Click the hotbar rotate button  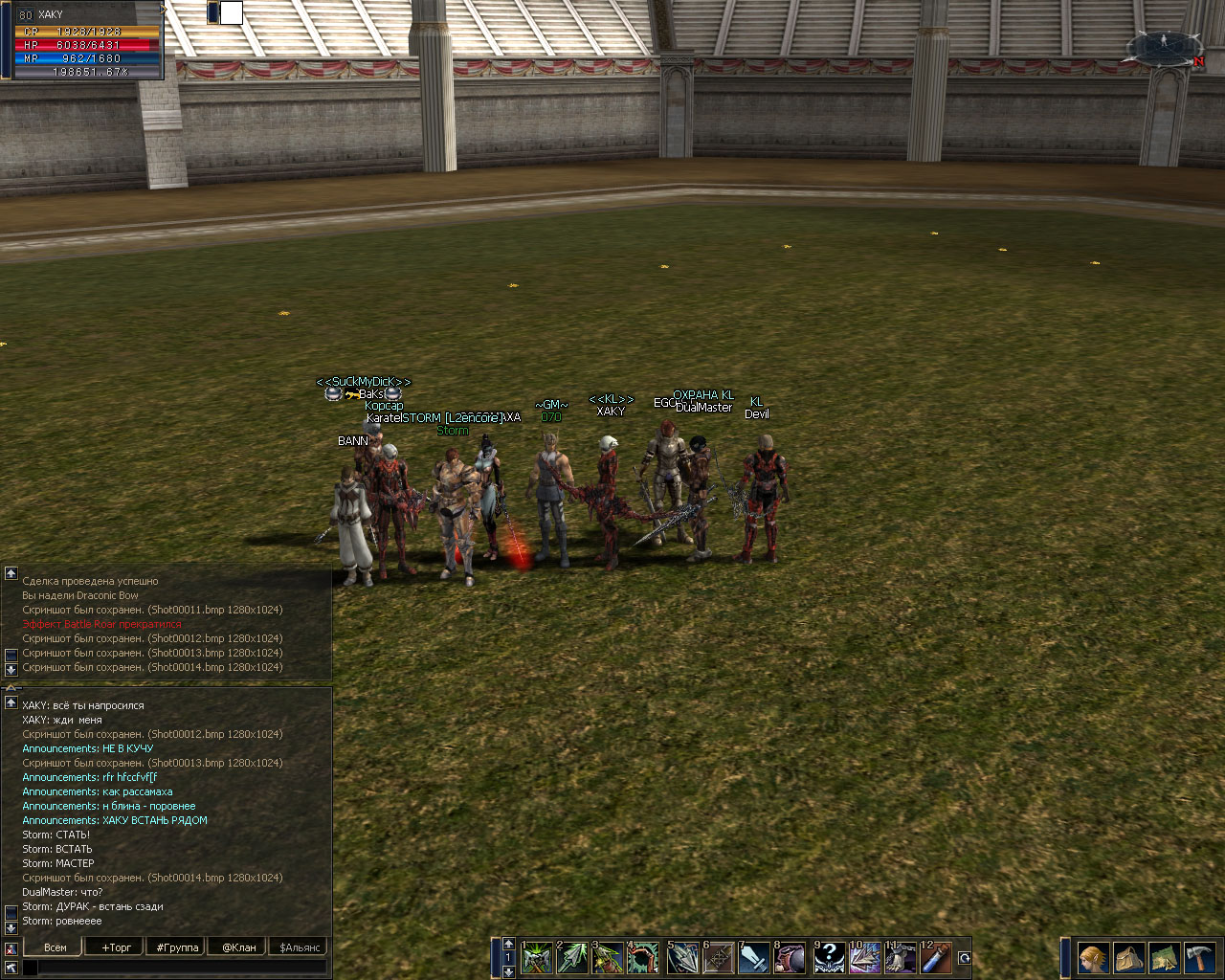[964, 958]
